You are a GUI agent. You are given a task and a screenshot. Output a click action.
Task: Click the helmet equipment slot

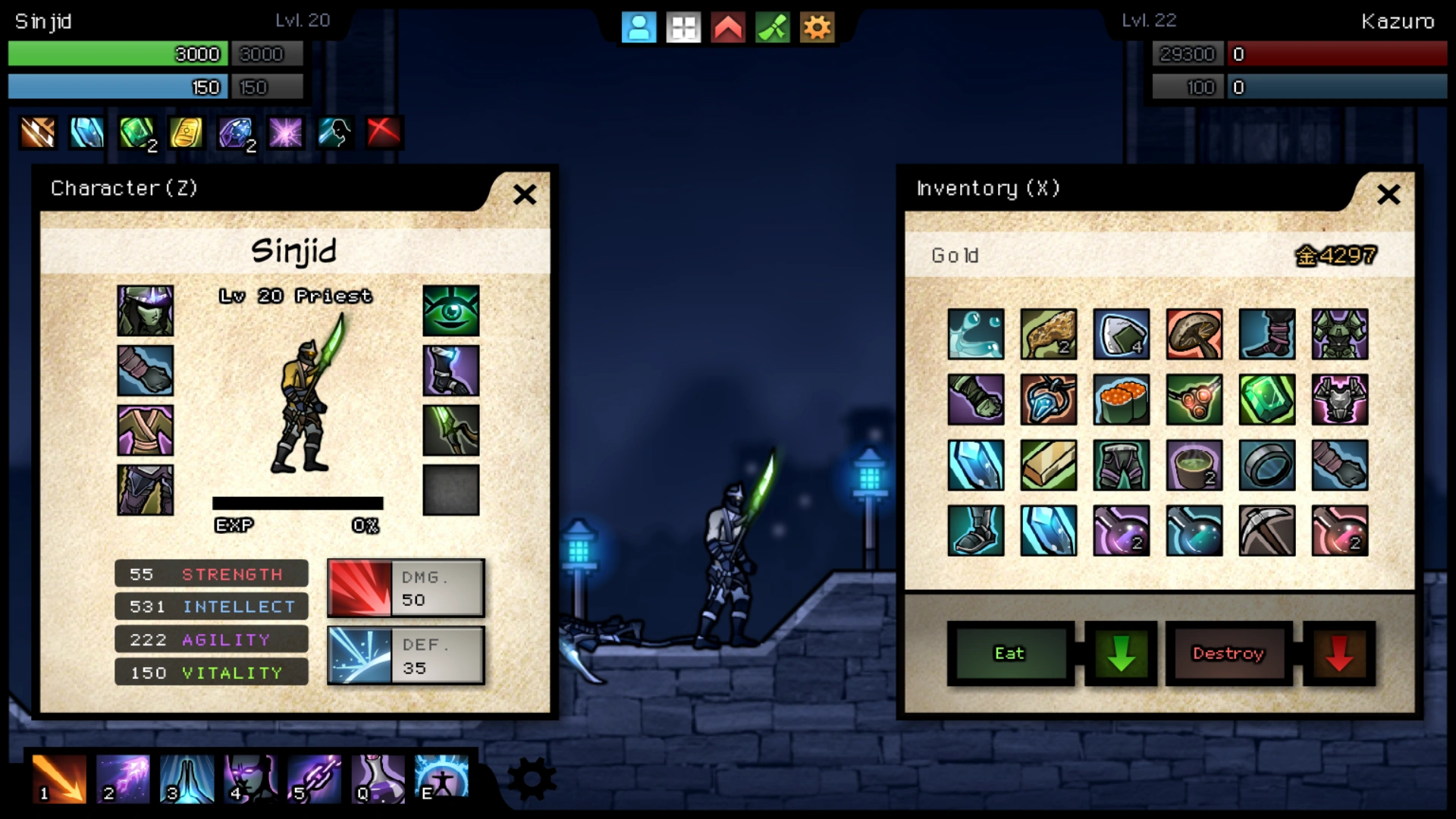[145, 310]
